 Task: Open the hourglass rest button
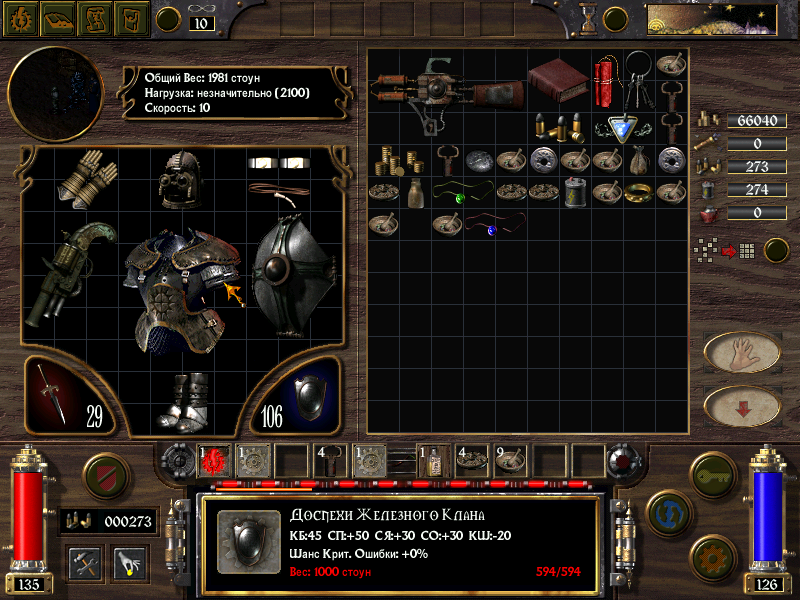tap(586, 17)
